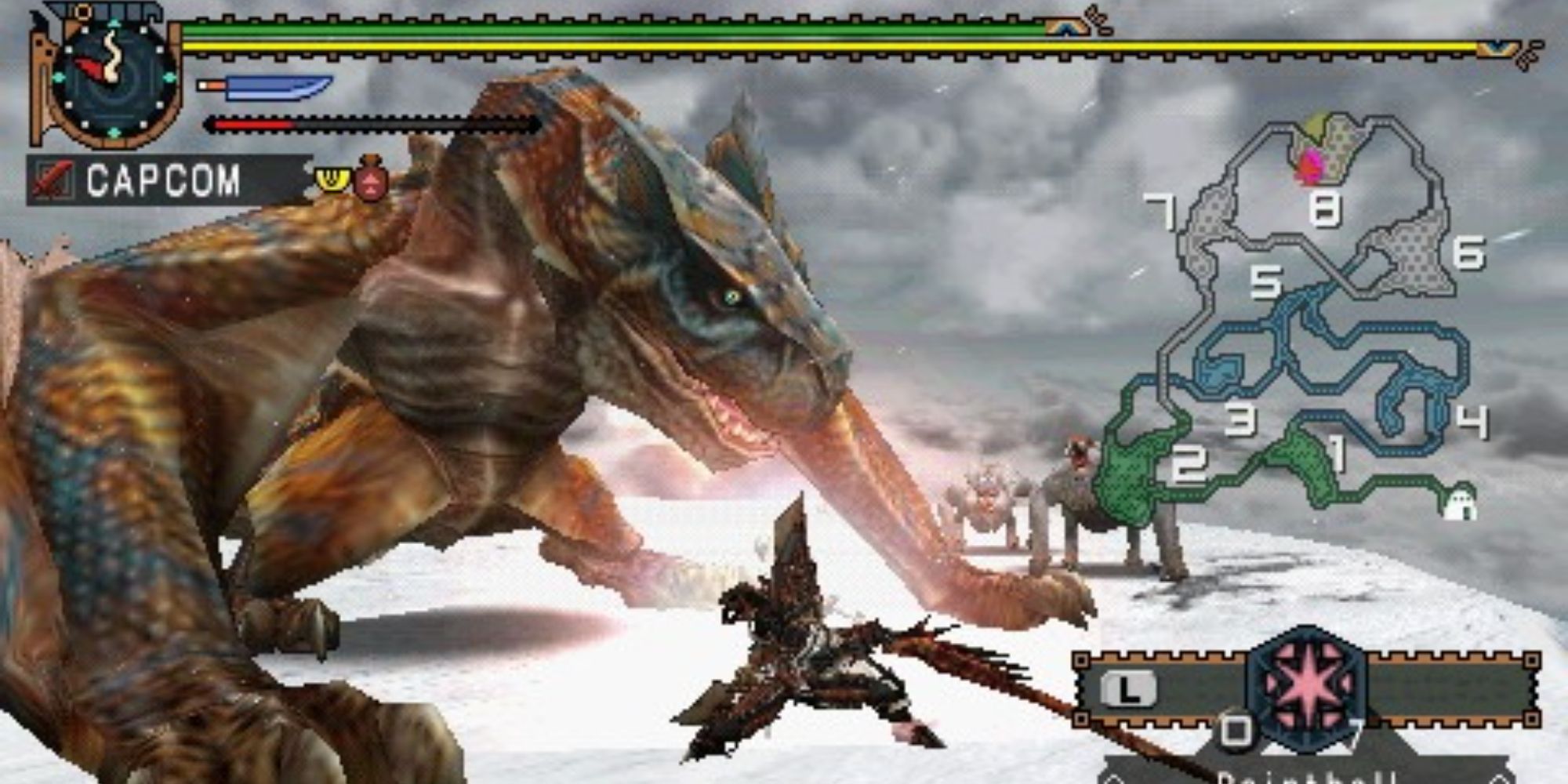Viewport: 1568px width, 784px height.
Task: Click the L button prompt icon
Action: point(1127,688)
